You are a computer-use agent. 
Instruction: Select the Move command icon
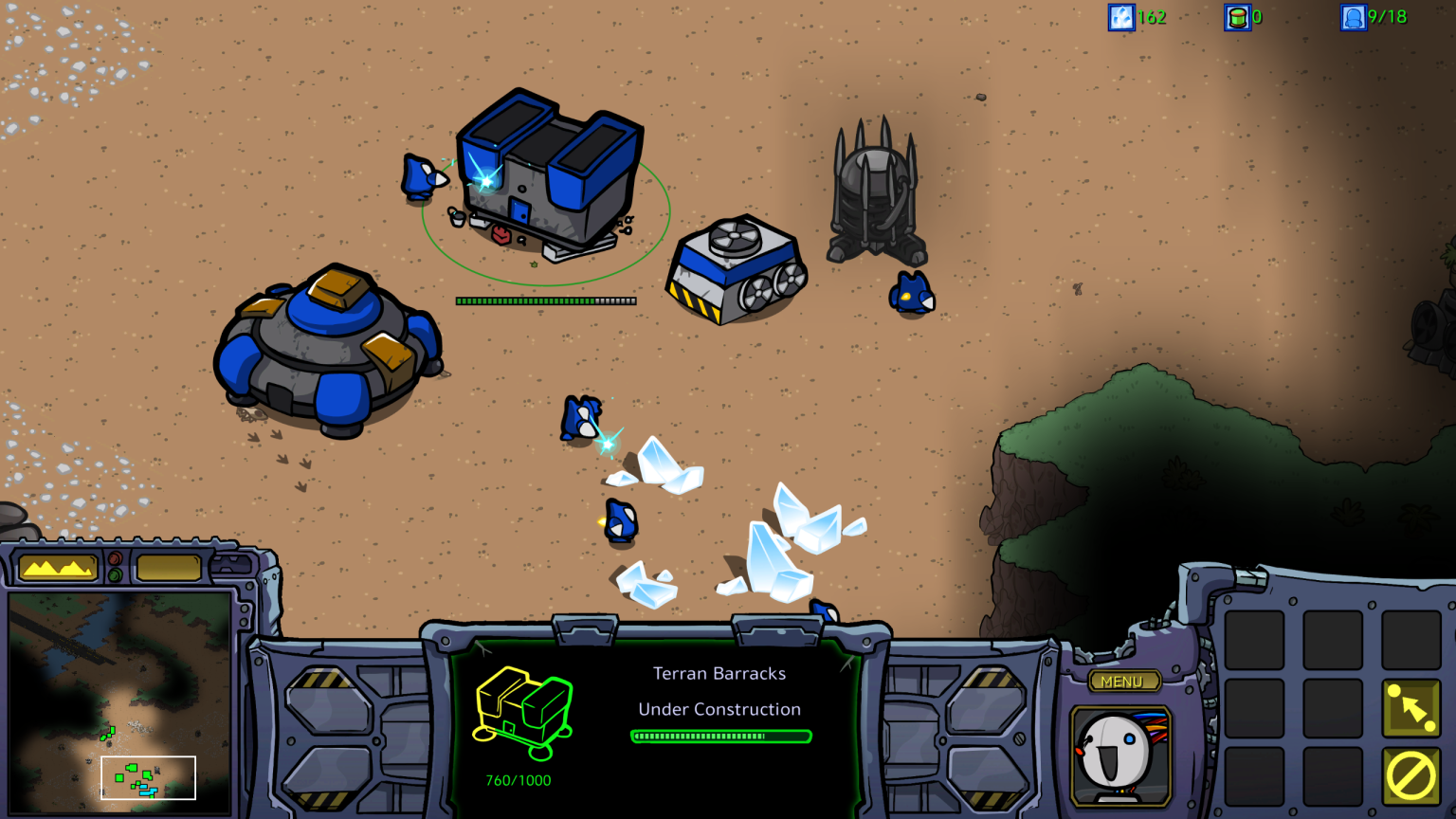click(1411, 708)
